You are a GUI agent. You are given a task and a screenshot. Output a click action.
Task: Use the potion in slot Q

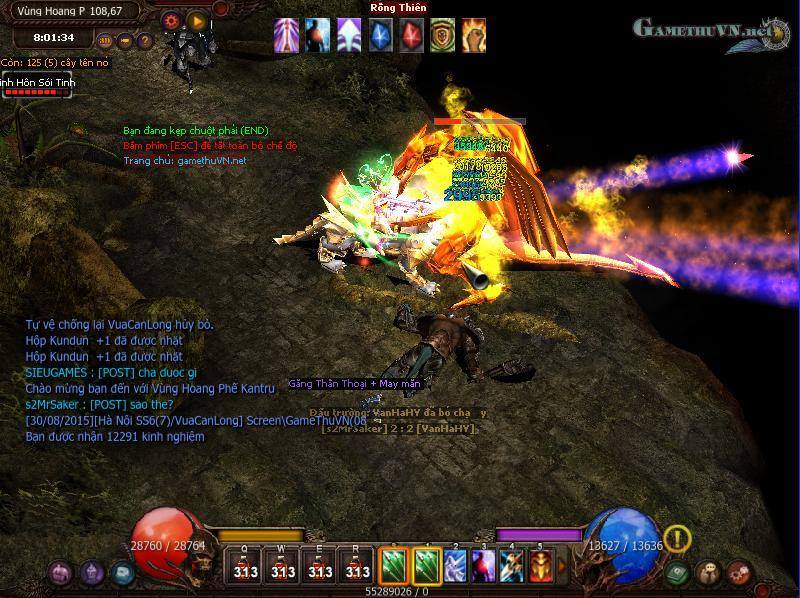(245, 567)
